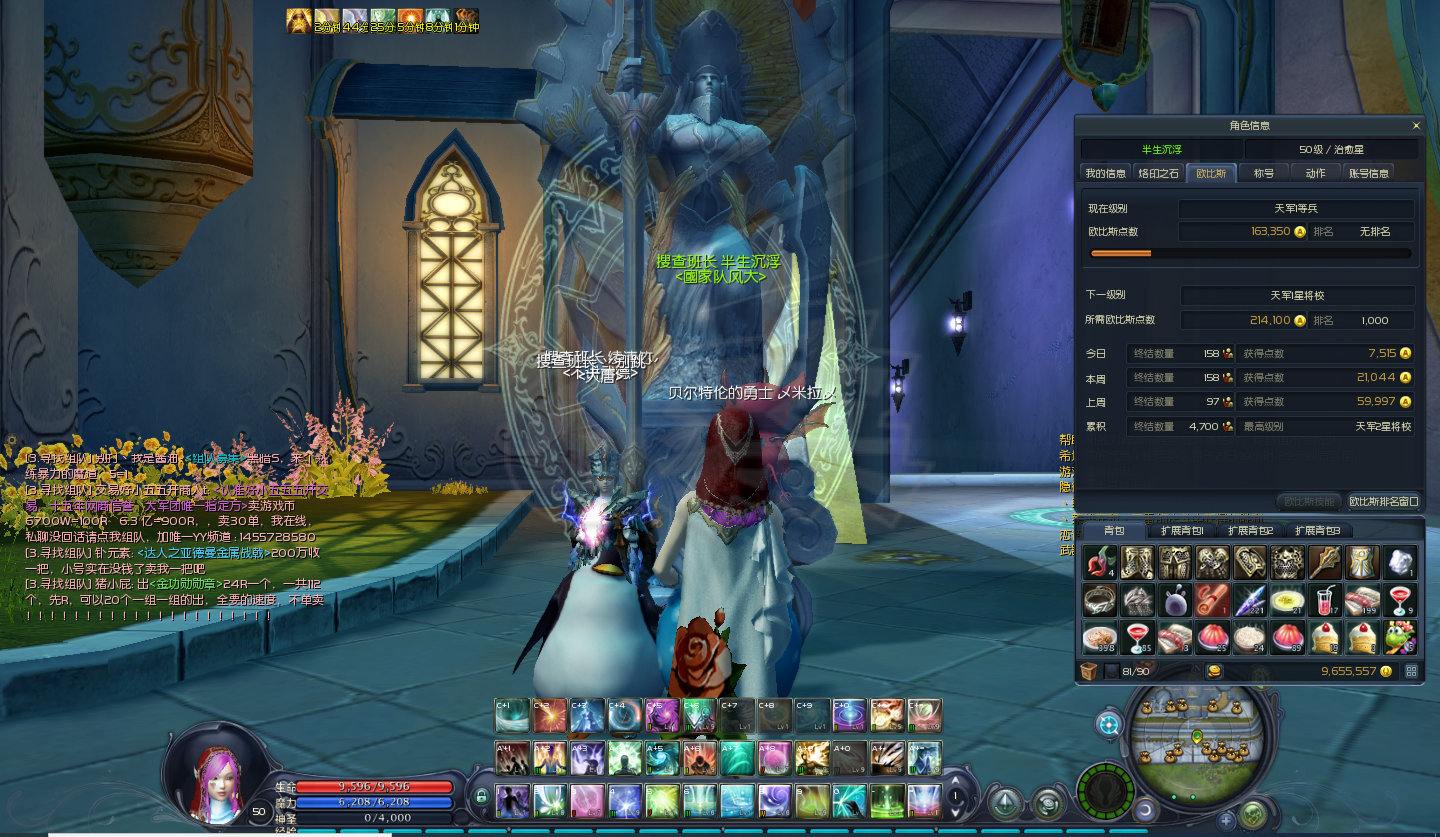Select the skull mask item in the bag
This screenshot has width=1440, height=837.
[x=1287, y=563]
